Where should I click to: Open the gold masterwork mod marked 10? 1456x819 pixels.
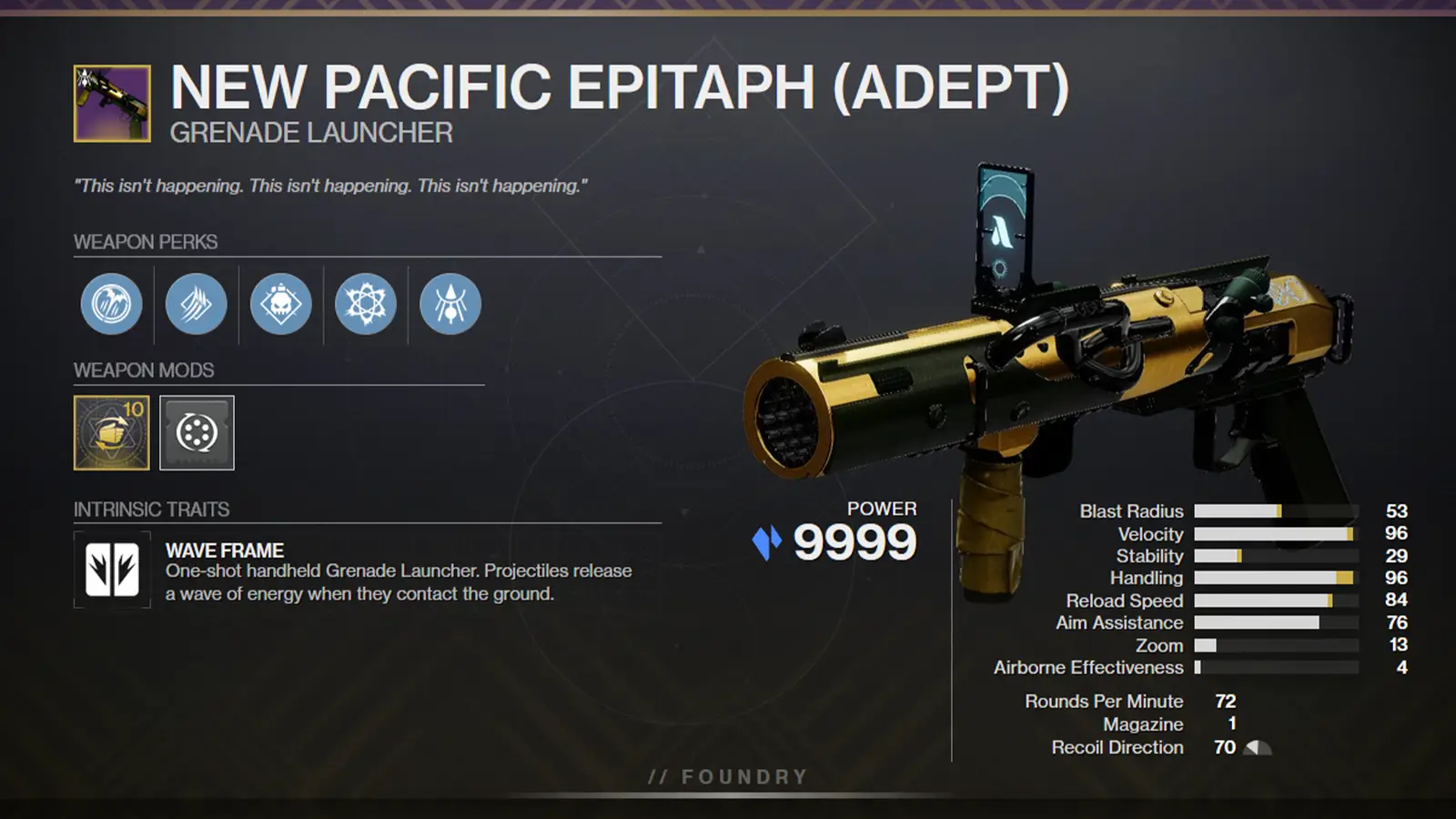click(x=111, y=433)
